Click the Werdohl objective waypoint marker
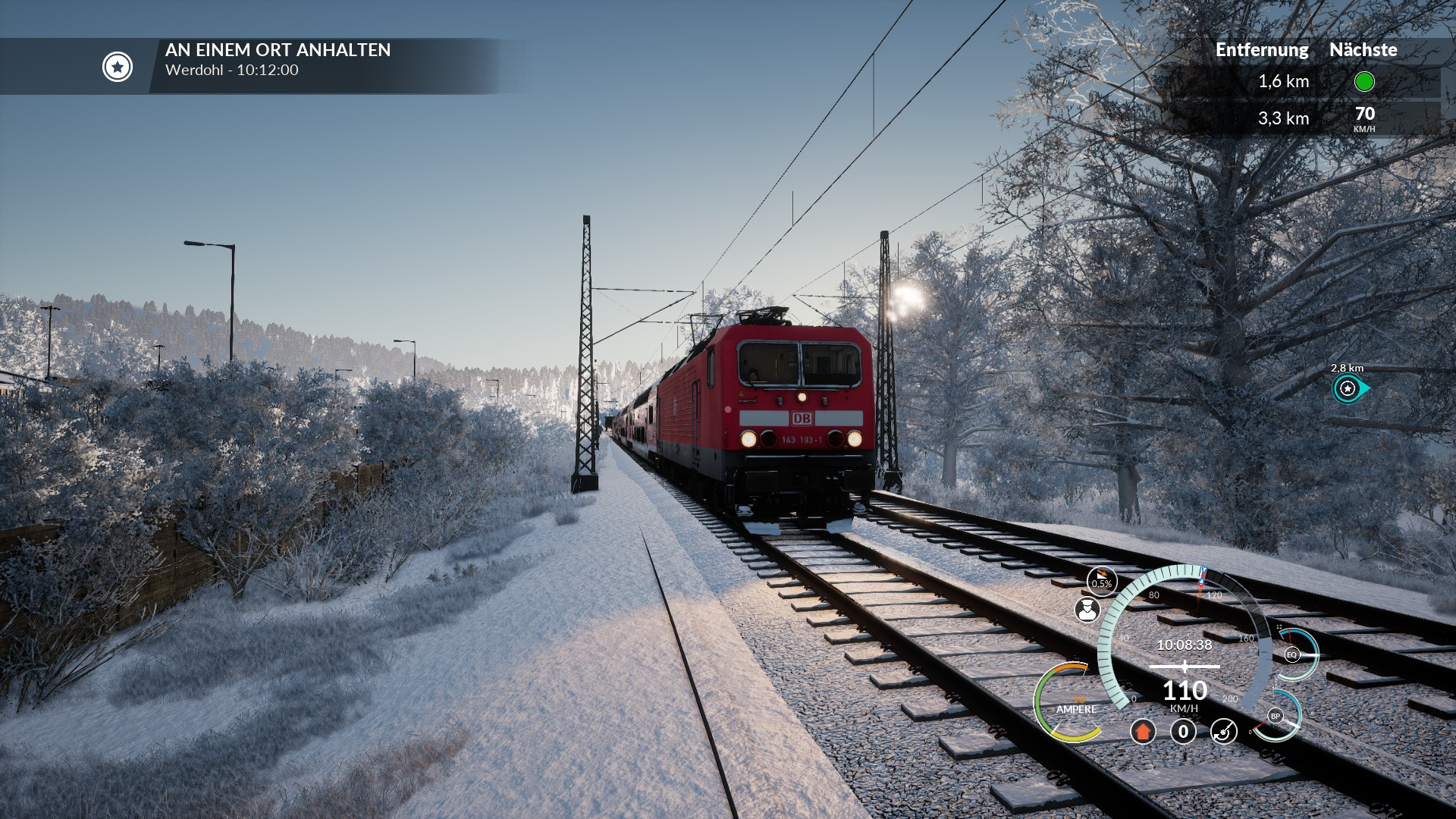 (x=1349, y=389)
